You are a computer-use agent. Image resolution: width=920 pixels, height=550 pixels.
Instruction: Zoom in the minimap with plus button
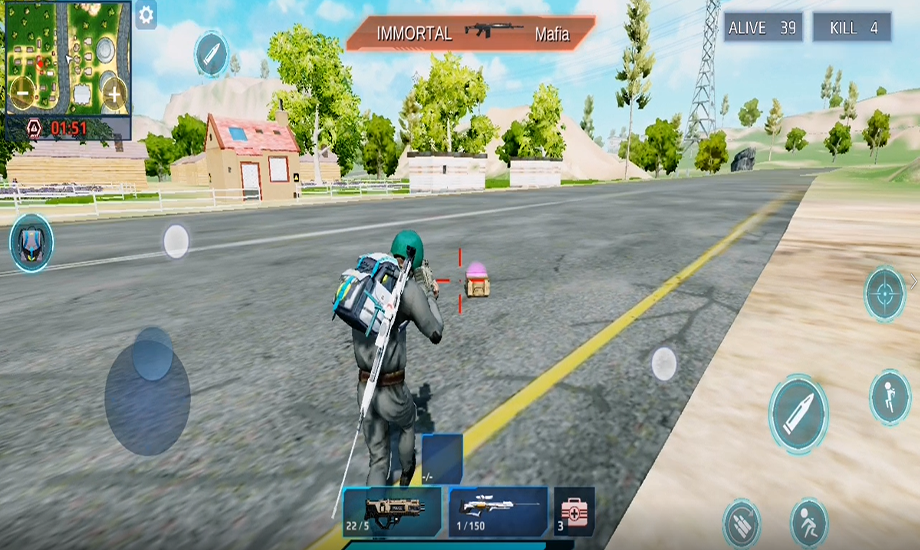pos(114,96)
